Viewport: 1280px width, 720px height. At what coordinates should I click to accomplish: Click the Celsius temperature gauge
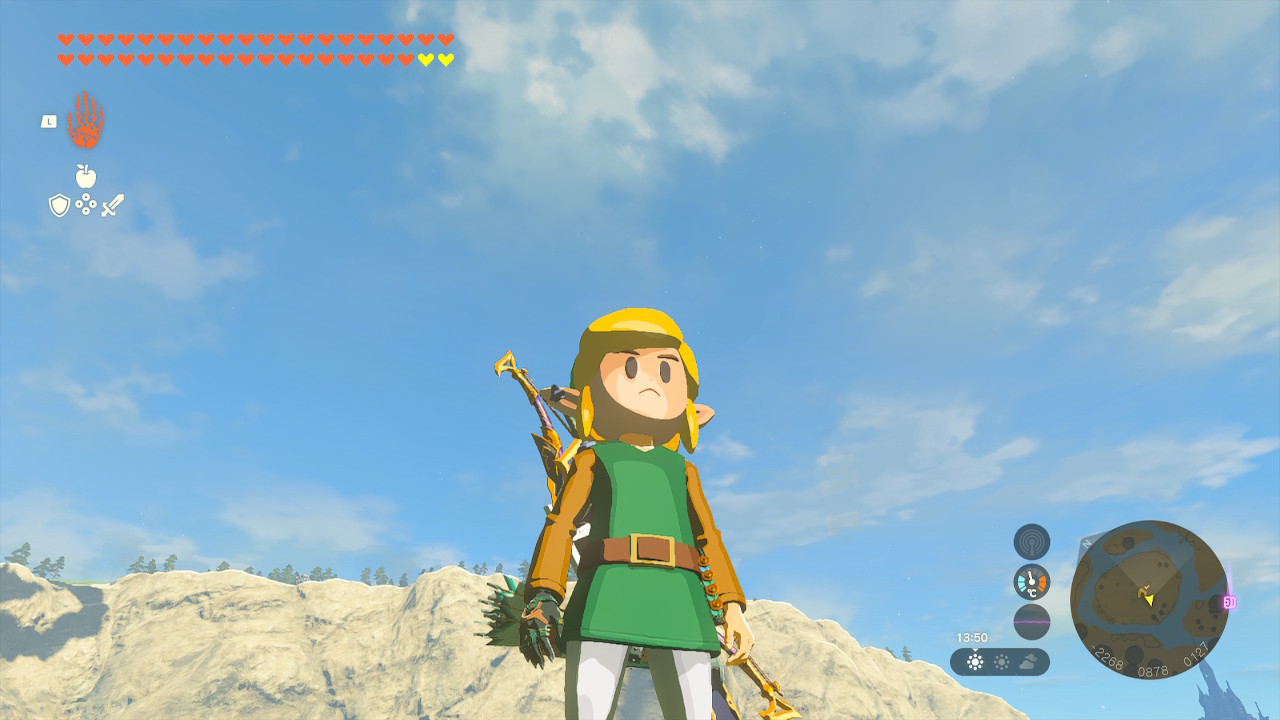pos(1031,582)
